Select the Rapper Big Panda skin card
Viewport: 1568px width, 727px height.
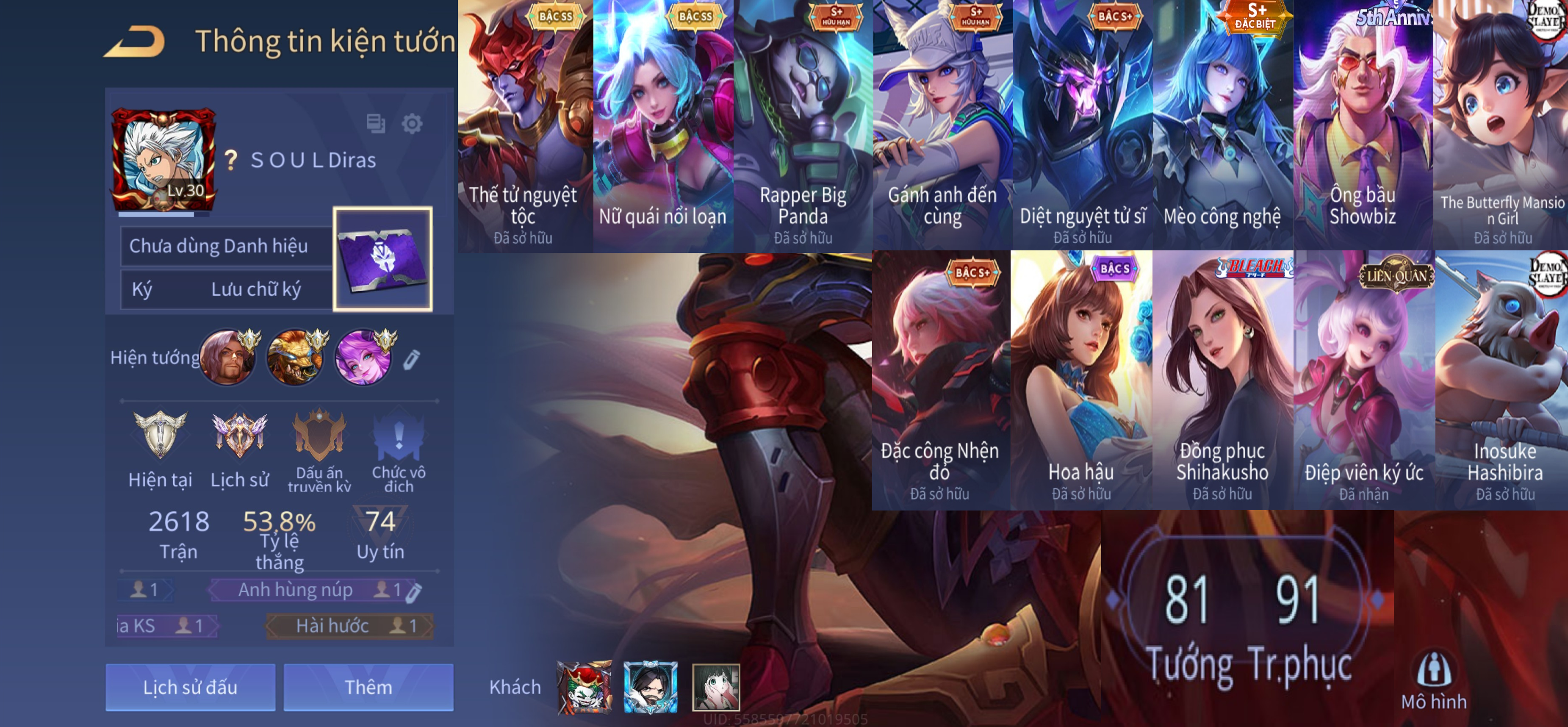pos(803,125)
